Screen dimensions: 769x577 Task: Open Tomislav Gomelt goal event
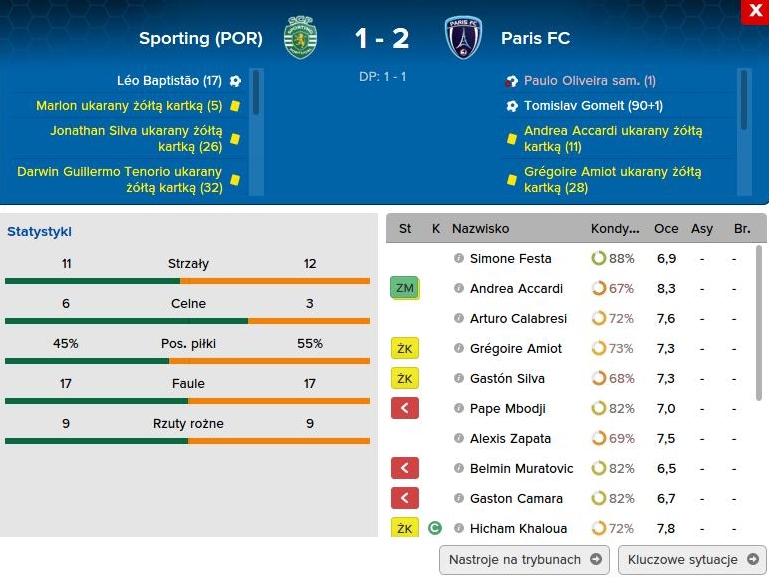click(593, 106)
